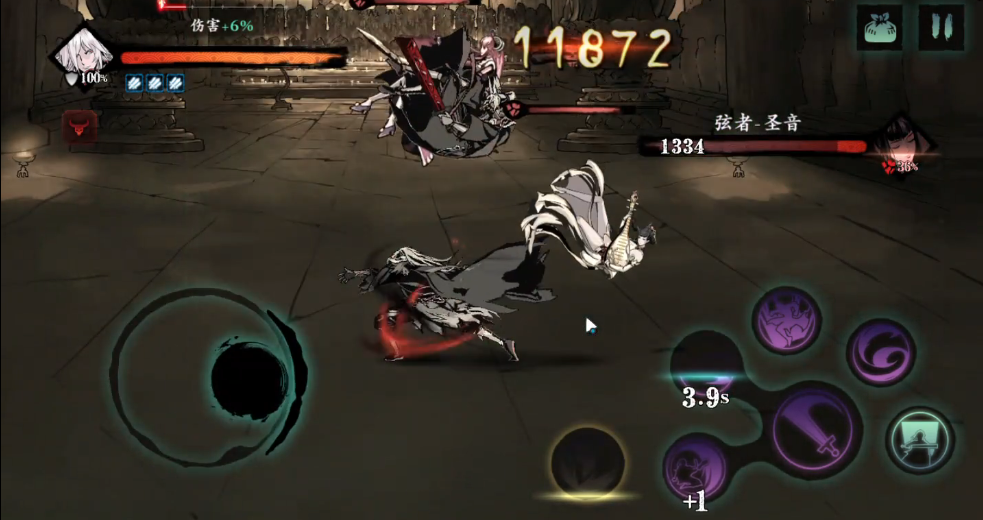Tap the skill on 3.9s cooldown

click(x=707, y=365)
